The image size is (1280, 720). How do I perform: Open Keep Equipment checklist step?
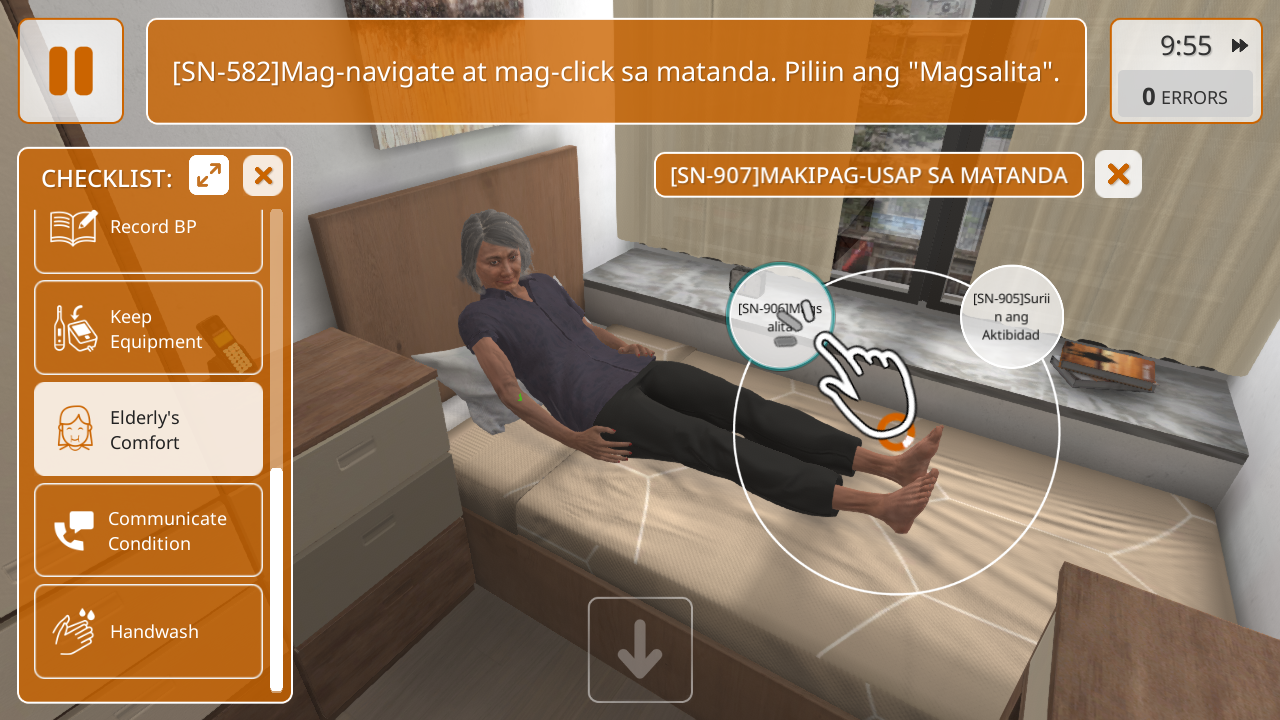coord(148,328)
